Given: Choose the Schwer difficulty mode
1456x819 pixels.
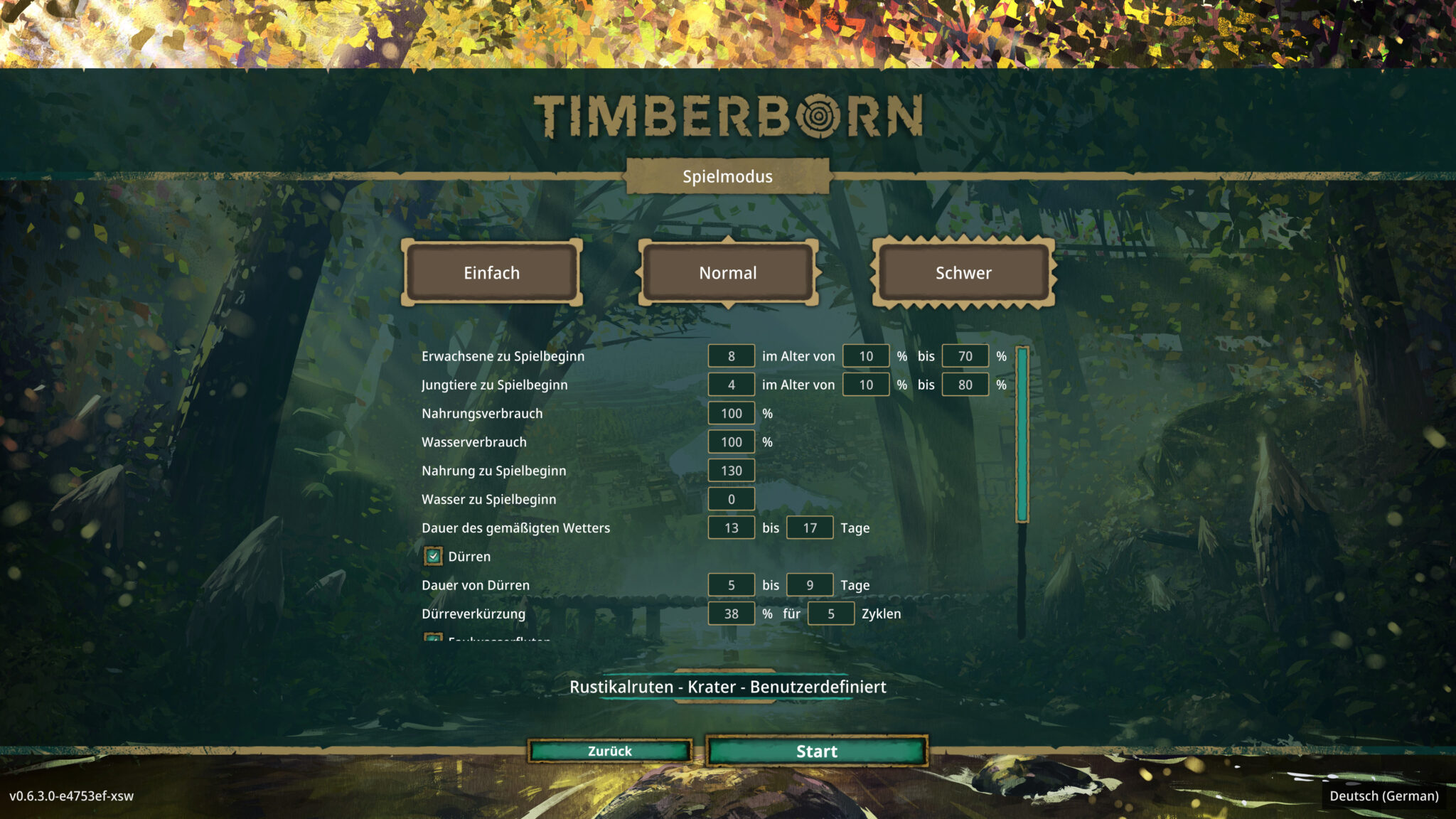Looking at the screenshot, I should (x=963, y=272).
